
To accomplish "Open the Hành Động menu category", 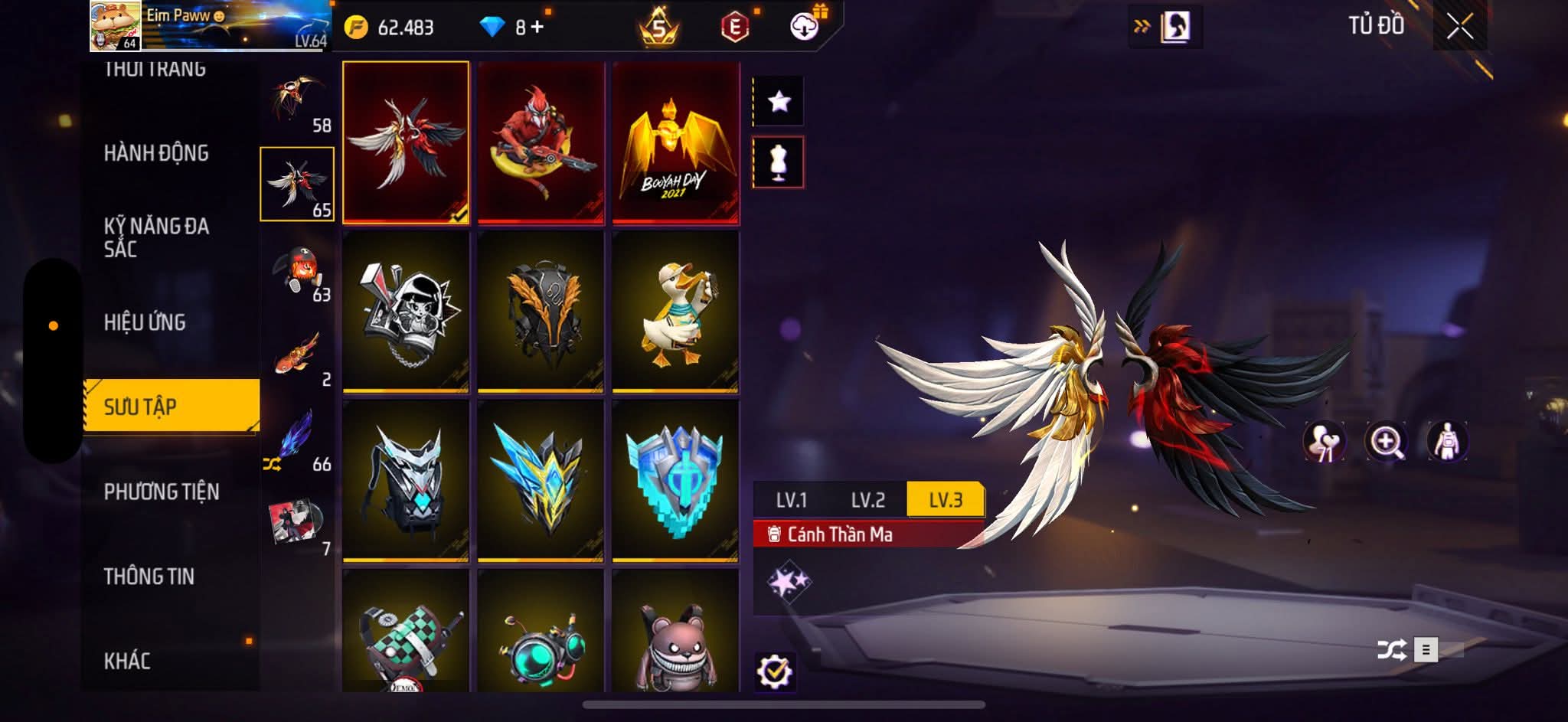I will pyautogui.click(x=156, y=153).
